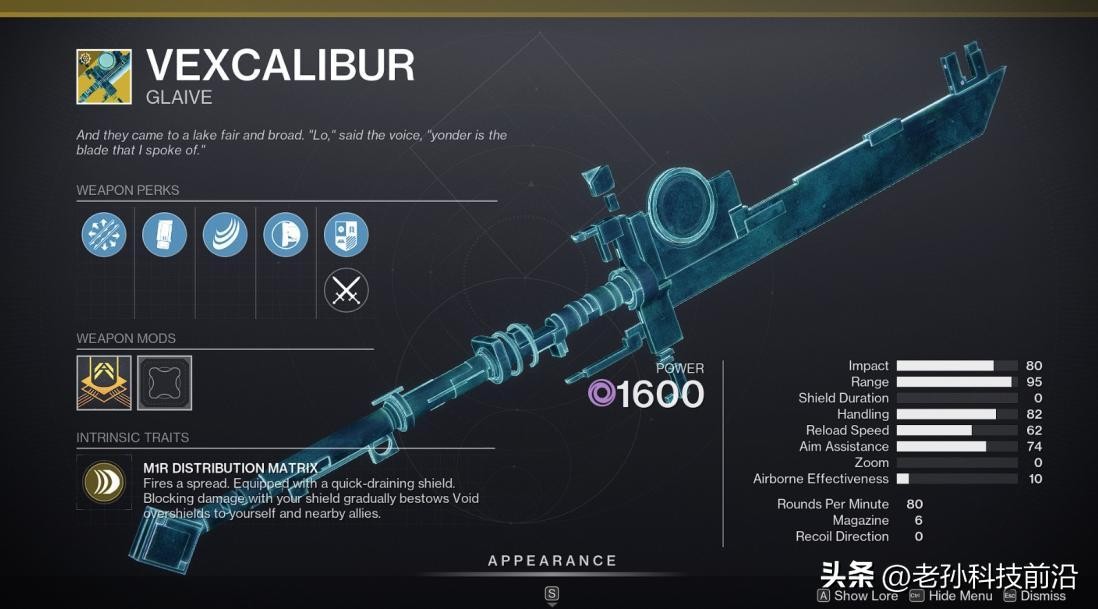Open the shield crest weapon perk
This screenshot has width=1098, height=609.
(x=346, y=235)
